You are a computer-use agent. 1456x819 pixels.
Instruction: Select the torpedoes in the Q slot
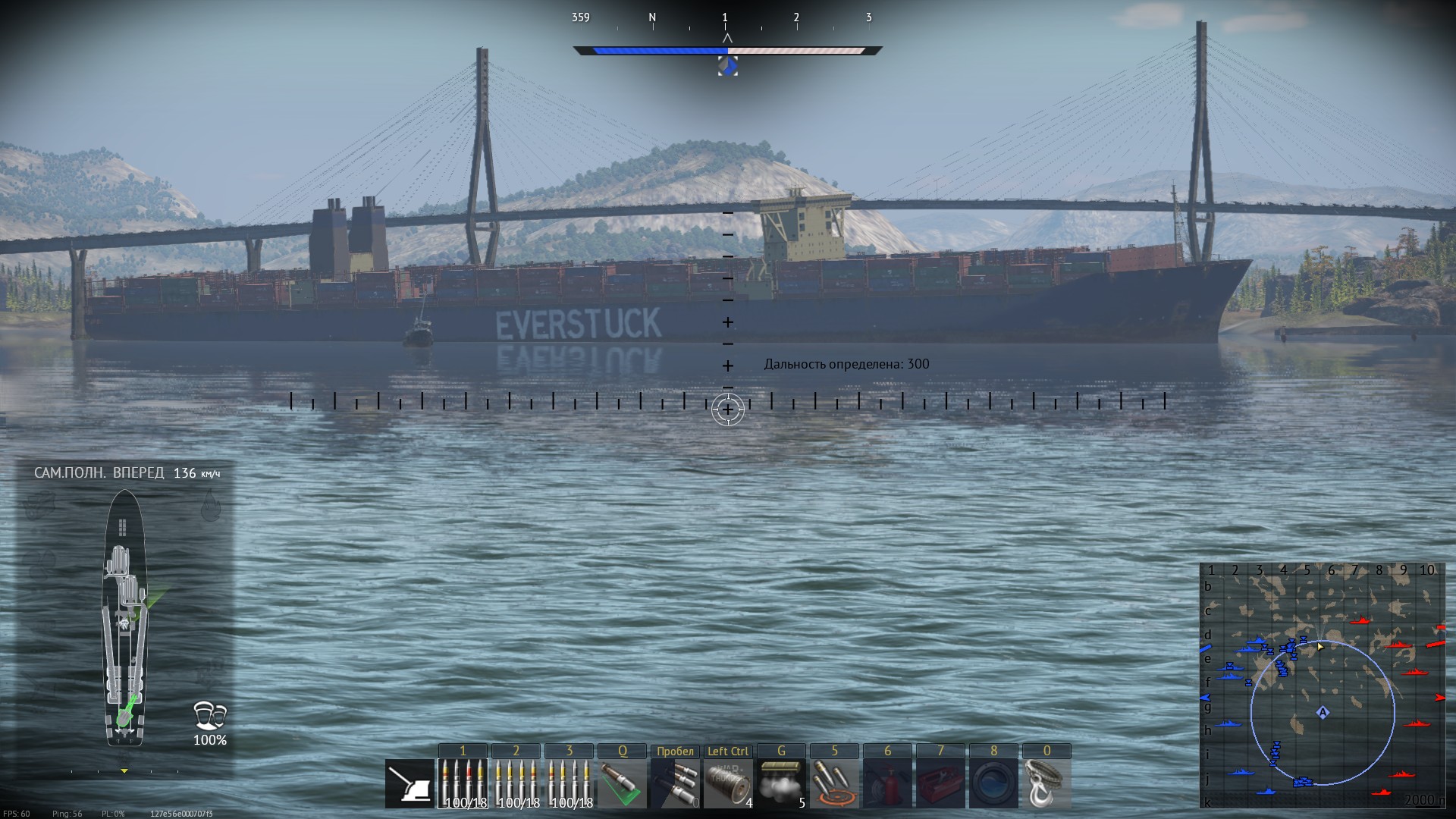click(623, 781)
